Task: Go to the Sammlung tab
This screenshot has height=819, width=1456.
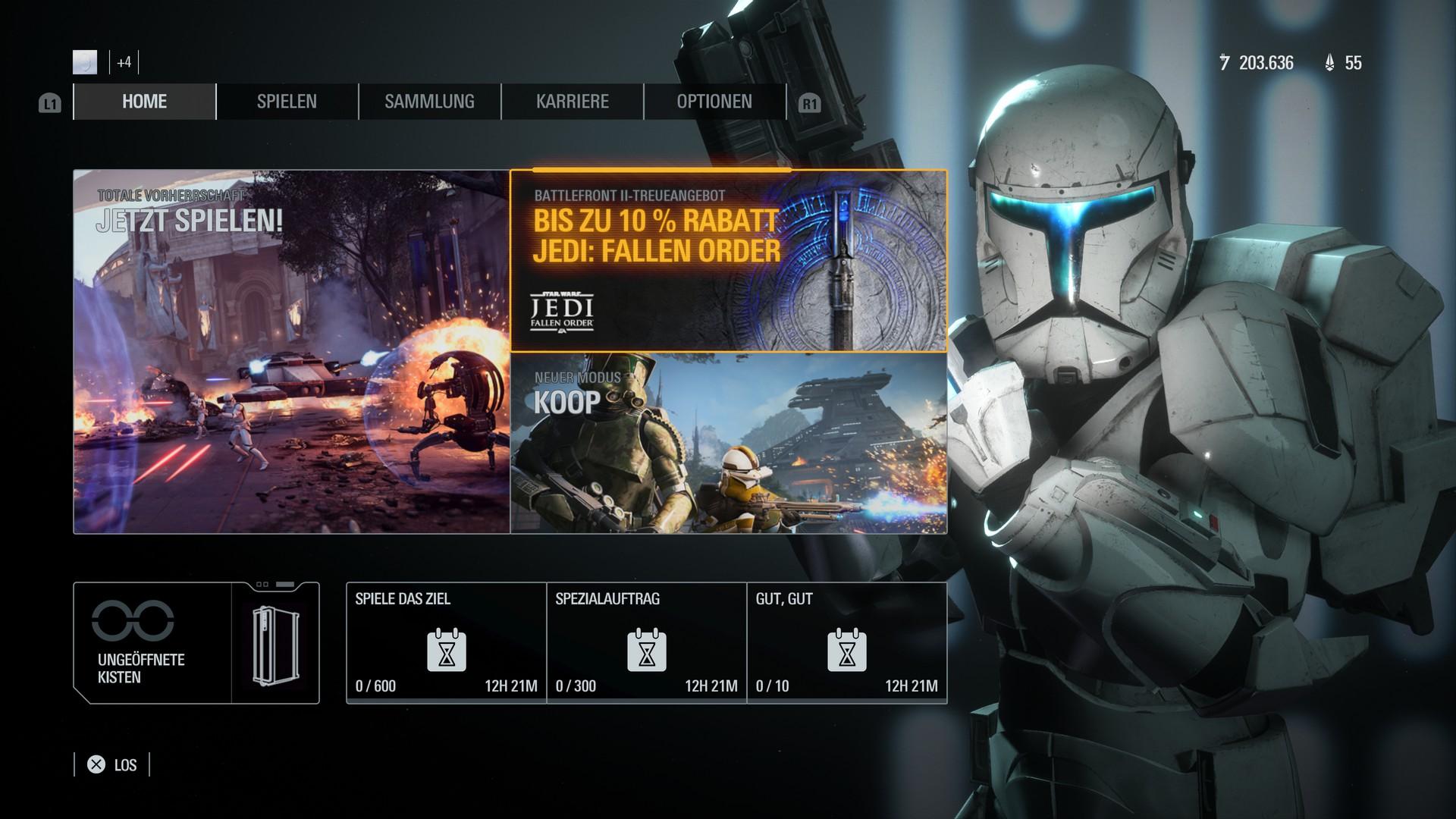Action: pyautogui.click(x=429, y=102)
